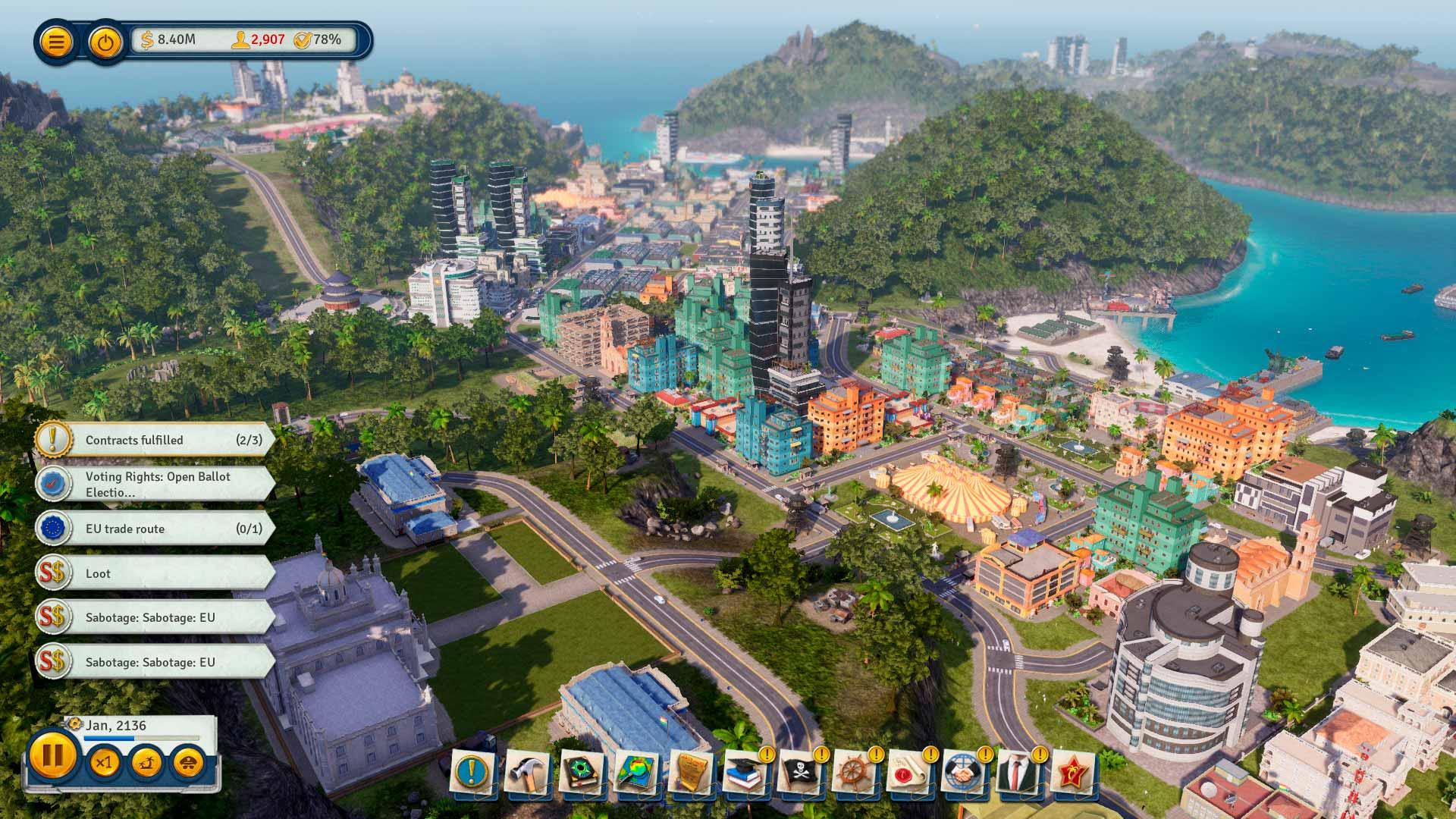Pause the game with the pause button
The image size is (1456, 819).
[x=52, y=756]
